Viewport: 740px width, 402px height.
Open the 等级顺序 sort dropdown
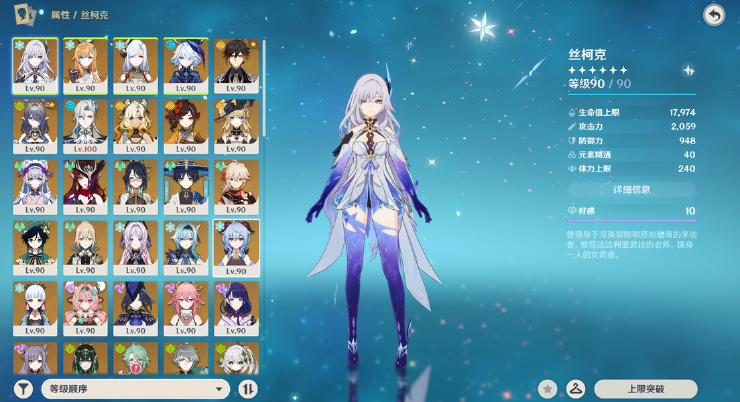tap(135, 389)
